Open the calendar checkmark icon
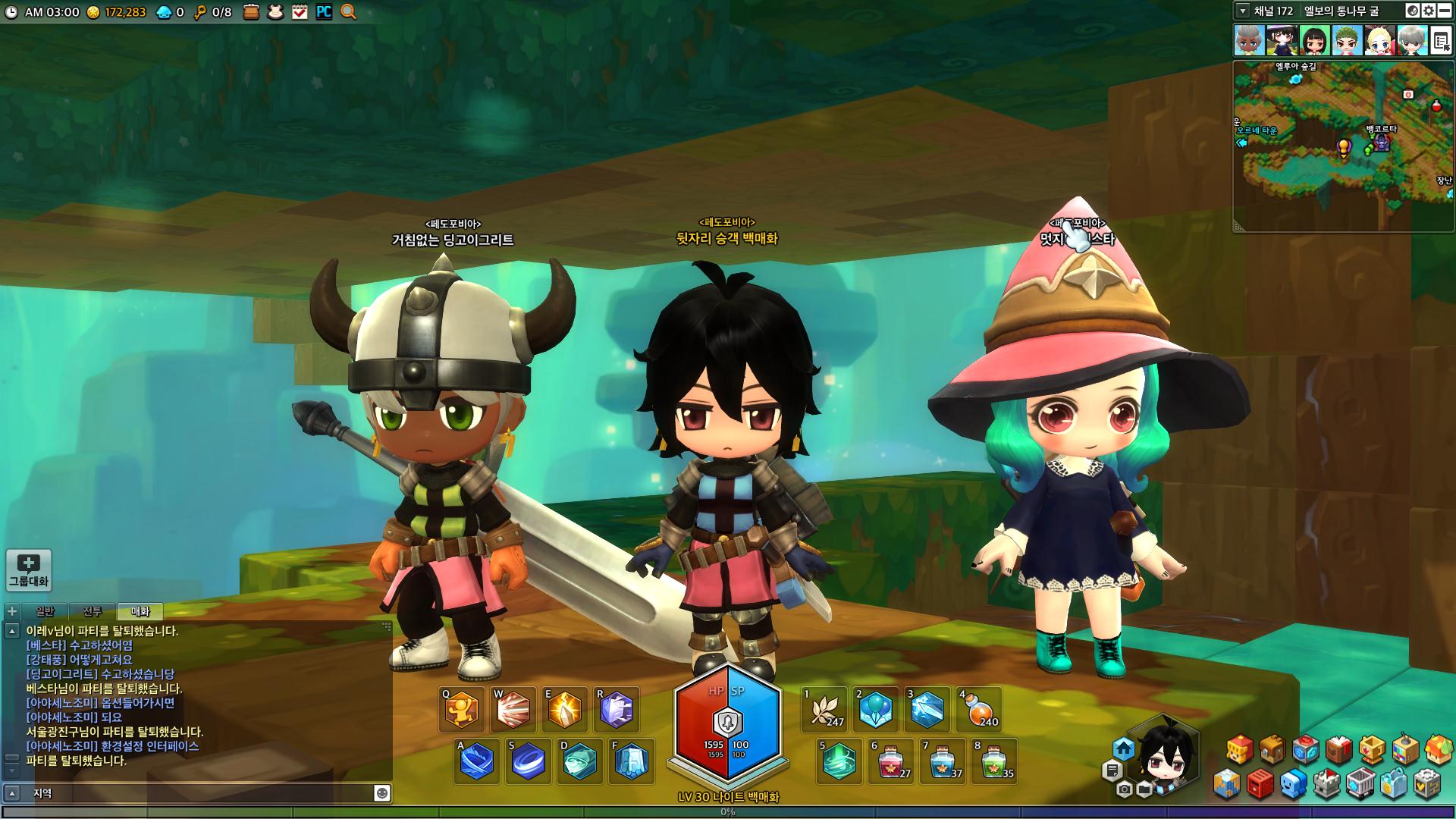 [300, 11]
